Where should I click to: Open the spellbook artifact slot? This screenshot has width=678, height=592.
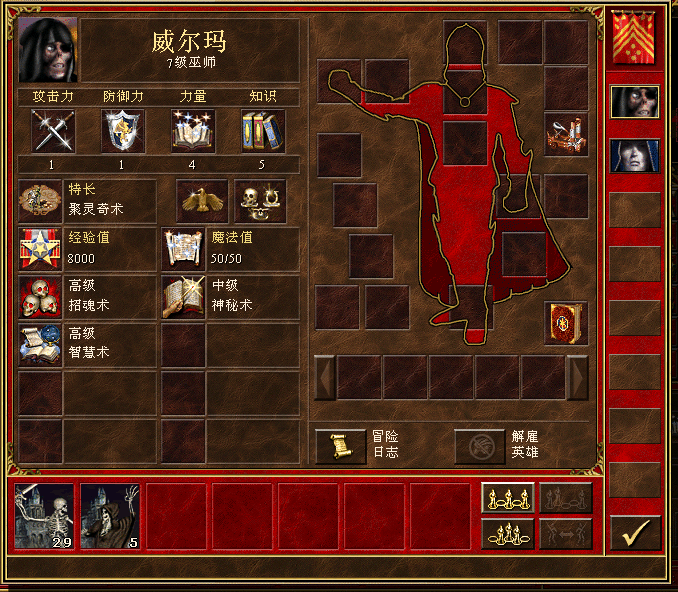(x=565, y=322)
